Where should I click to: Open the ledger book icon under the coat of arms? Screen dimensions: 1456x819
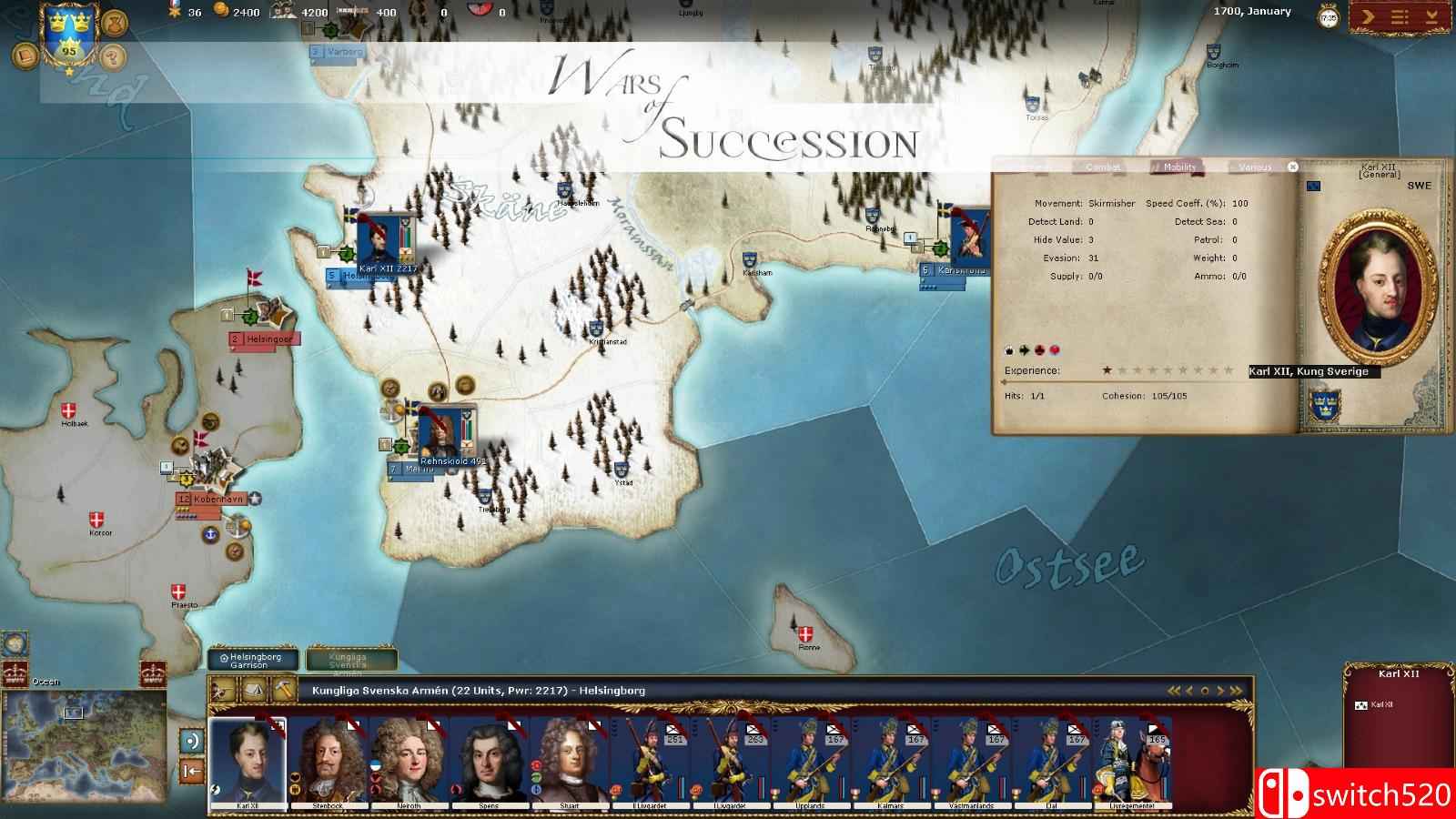(25, 56)
